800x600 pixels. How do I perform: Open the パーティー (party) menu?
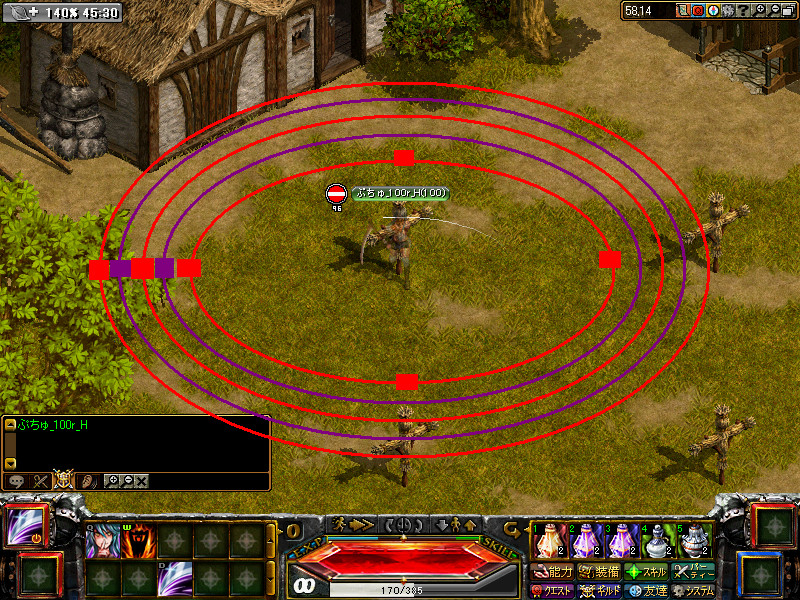tap(693, 573)
